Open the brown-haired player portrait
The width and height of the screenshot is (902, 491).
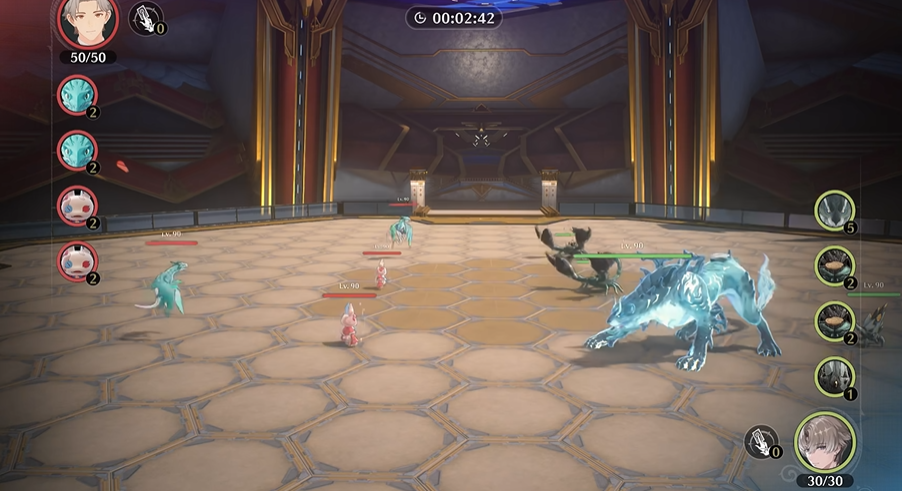(x=826, y=442)
